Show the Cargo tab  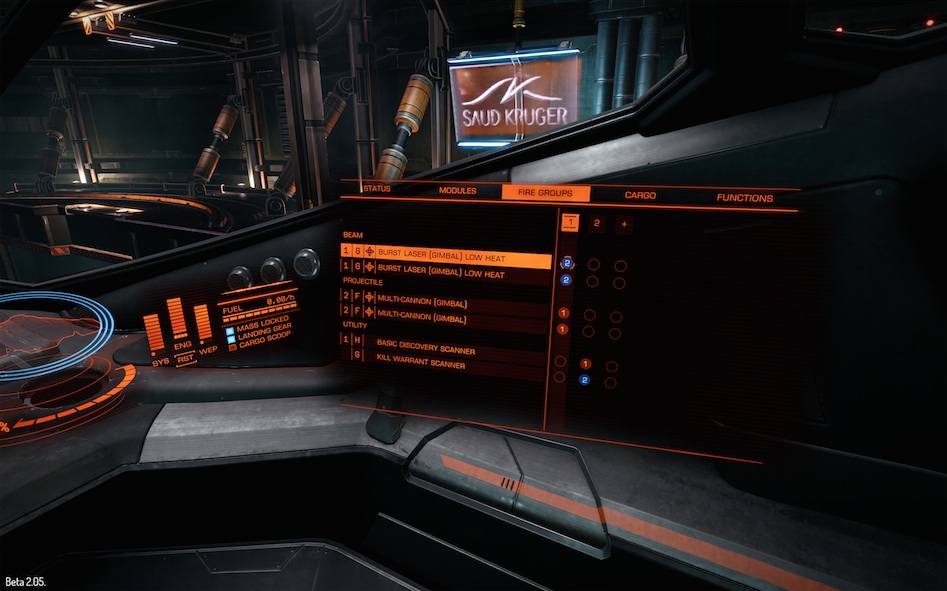pos(640,196)
